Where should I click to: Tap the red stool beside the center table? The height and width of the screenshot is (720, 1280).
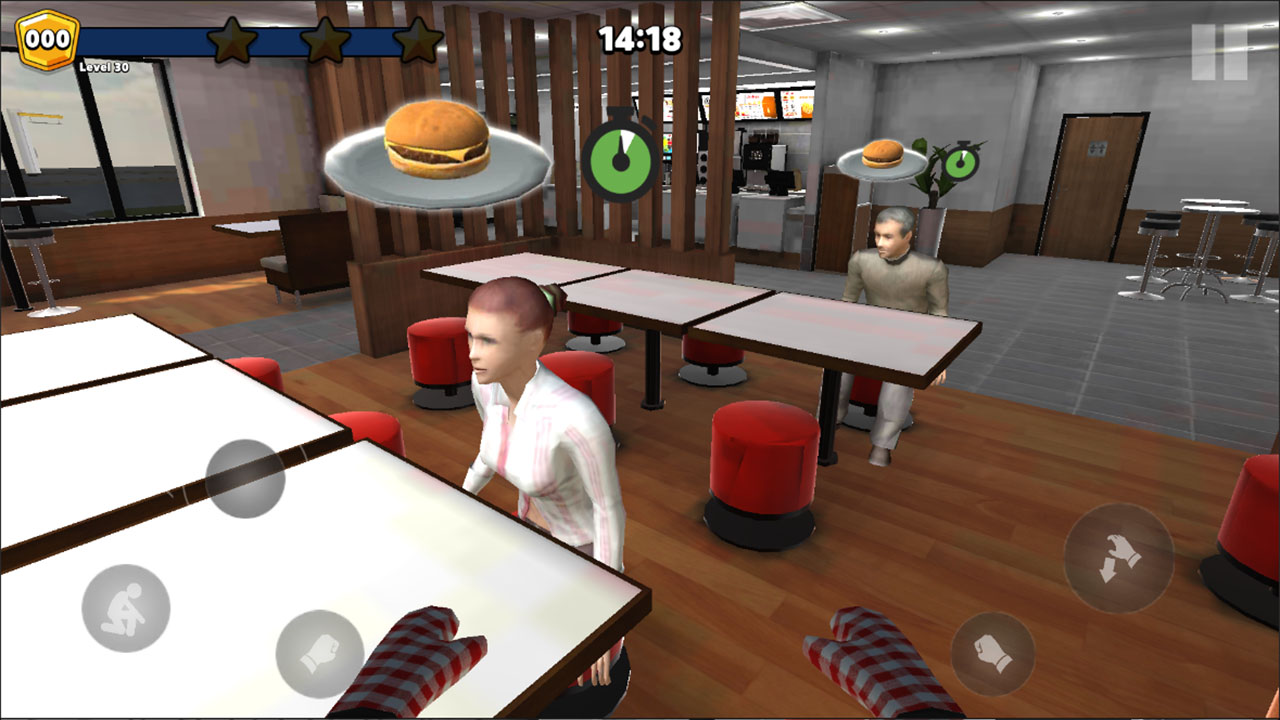click(x=760, y=460)
